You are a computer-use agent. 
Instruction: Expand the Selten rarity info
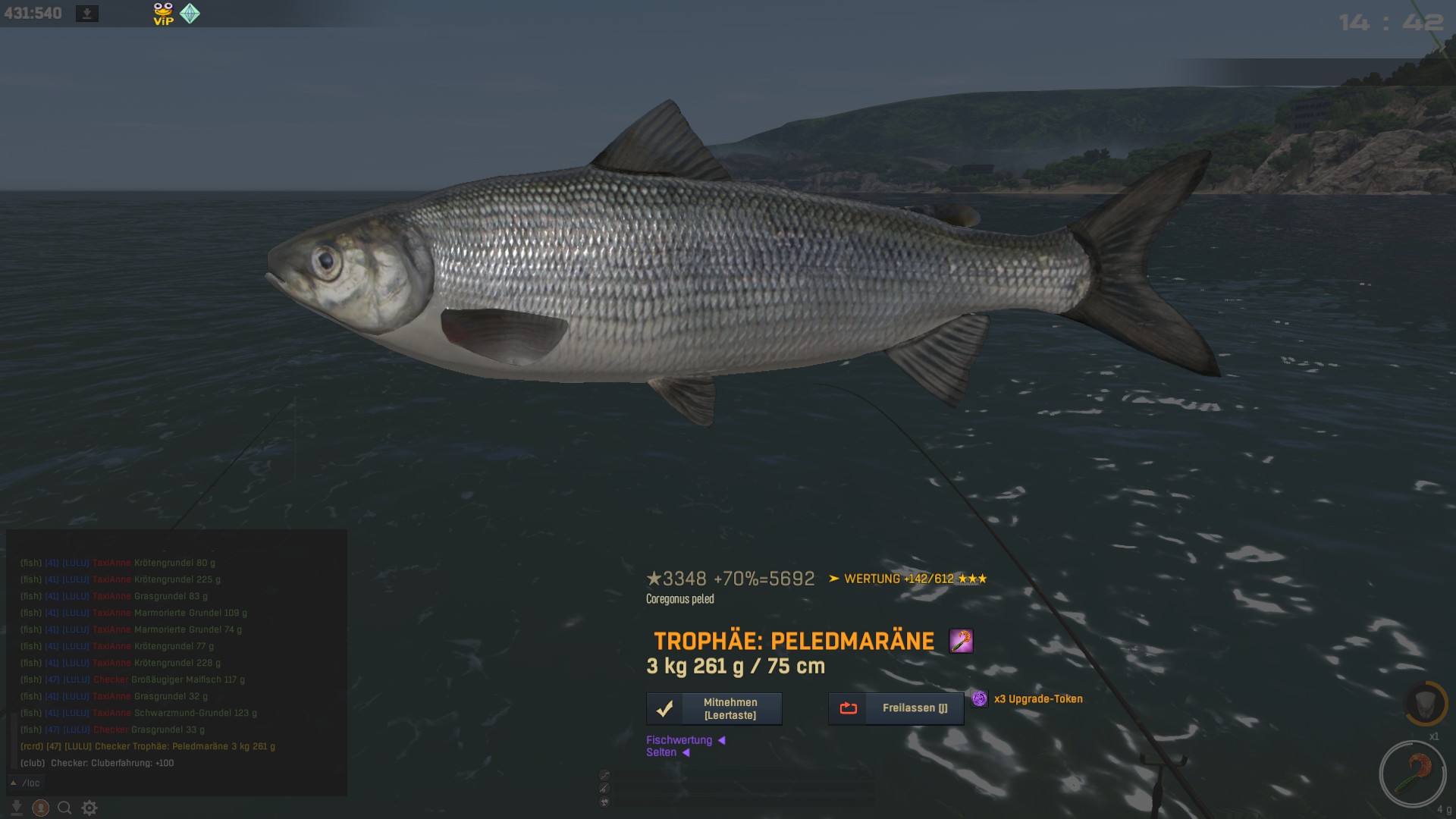(x=667, y=752)
